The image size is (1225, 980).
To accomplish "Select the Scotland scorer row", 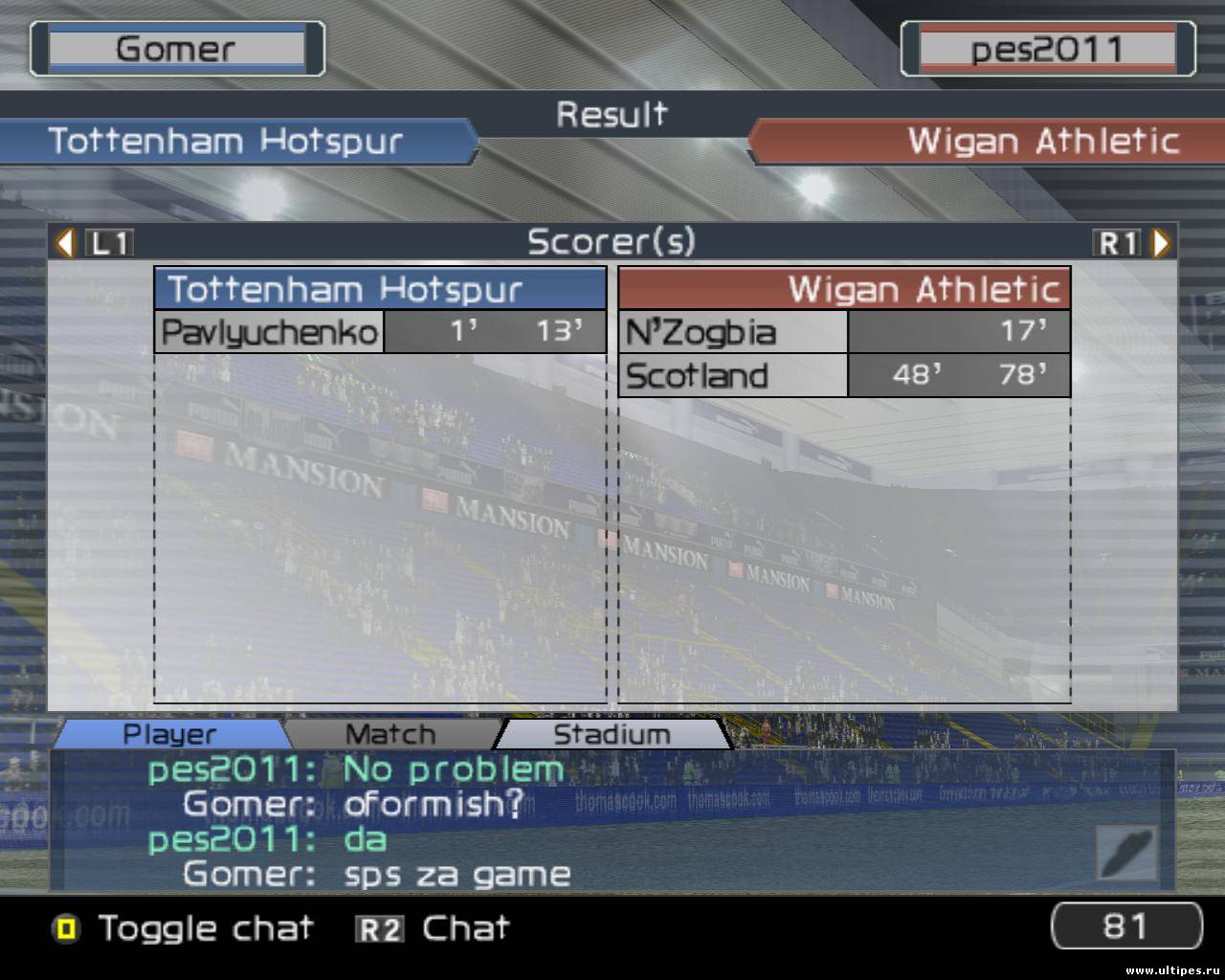I will click(843, 375).
